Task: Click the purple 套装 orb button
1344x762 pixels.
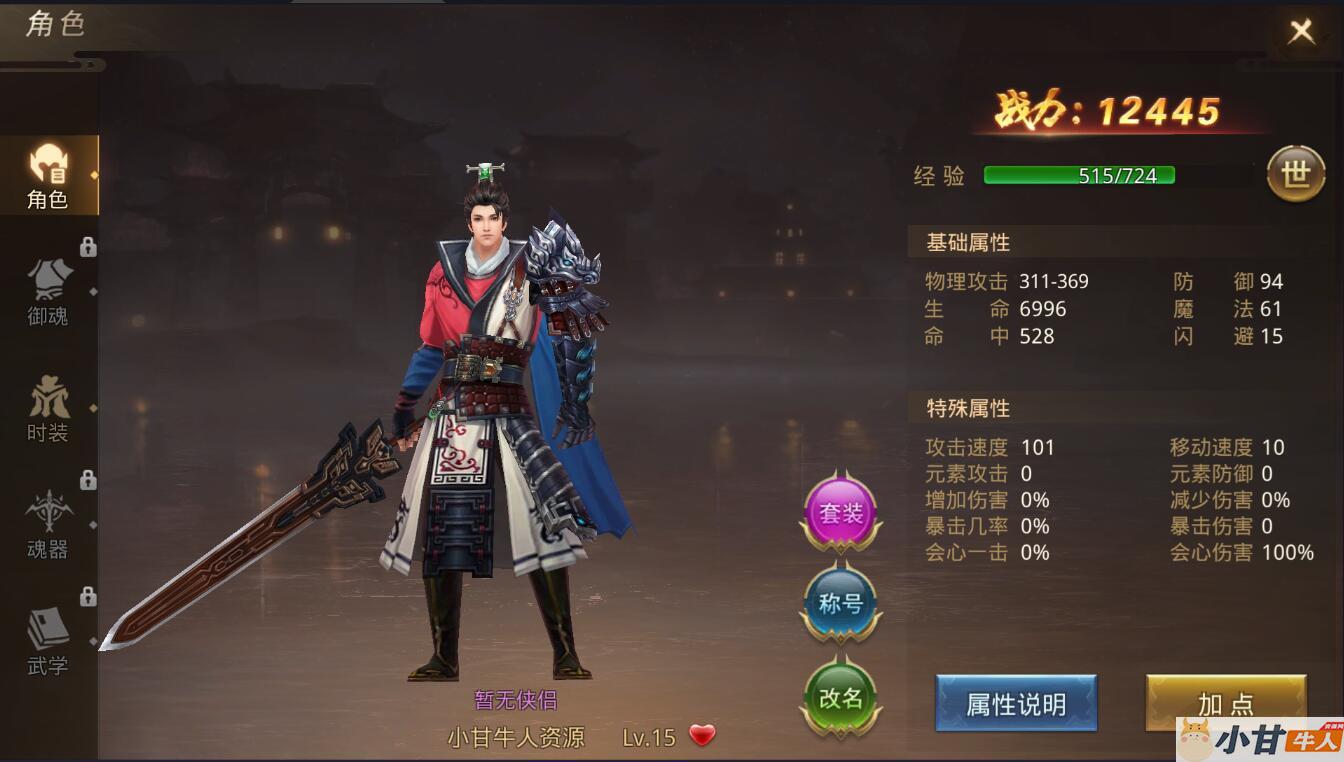Action: pyautogui.click(x=840, y=513)
